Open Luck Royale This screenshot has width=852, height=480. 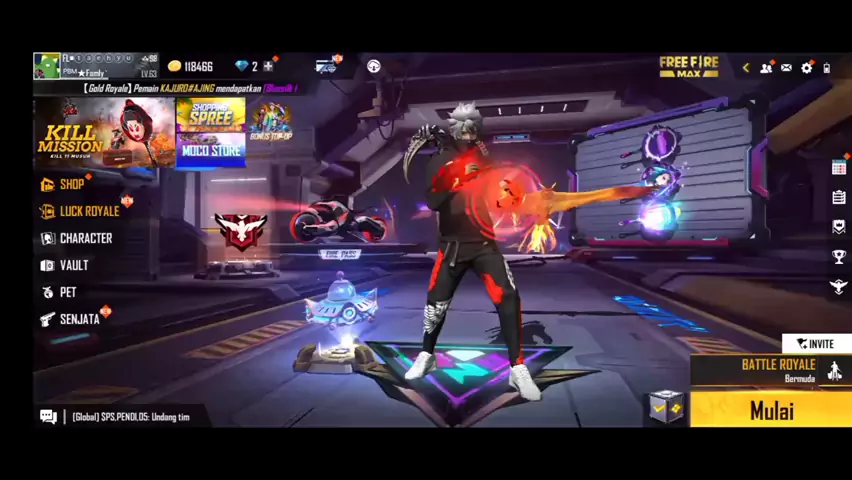click(88, 211)
